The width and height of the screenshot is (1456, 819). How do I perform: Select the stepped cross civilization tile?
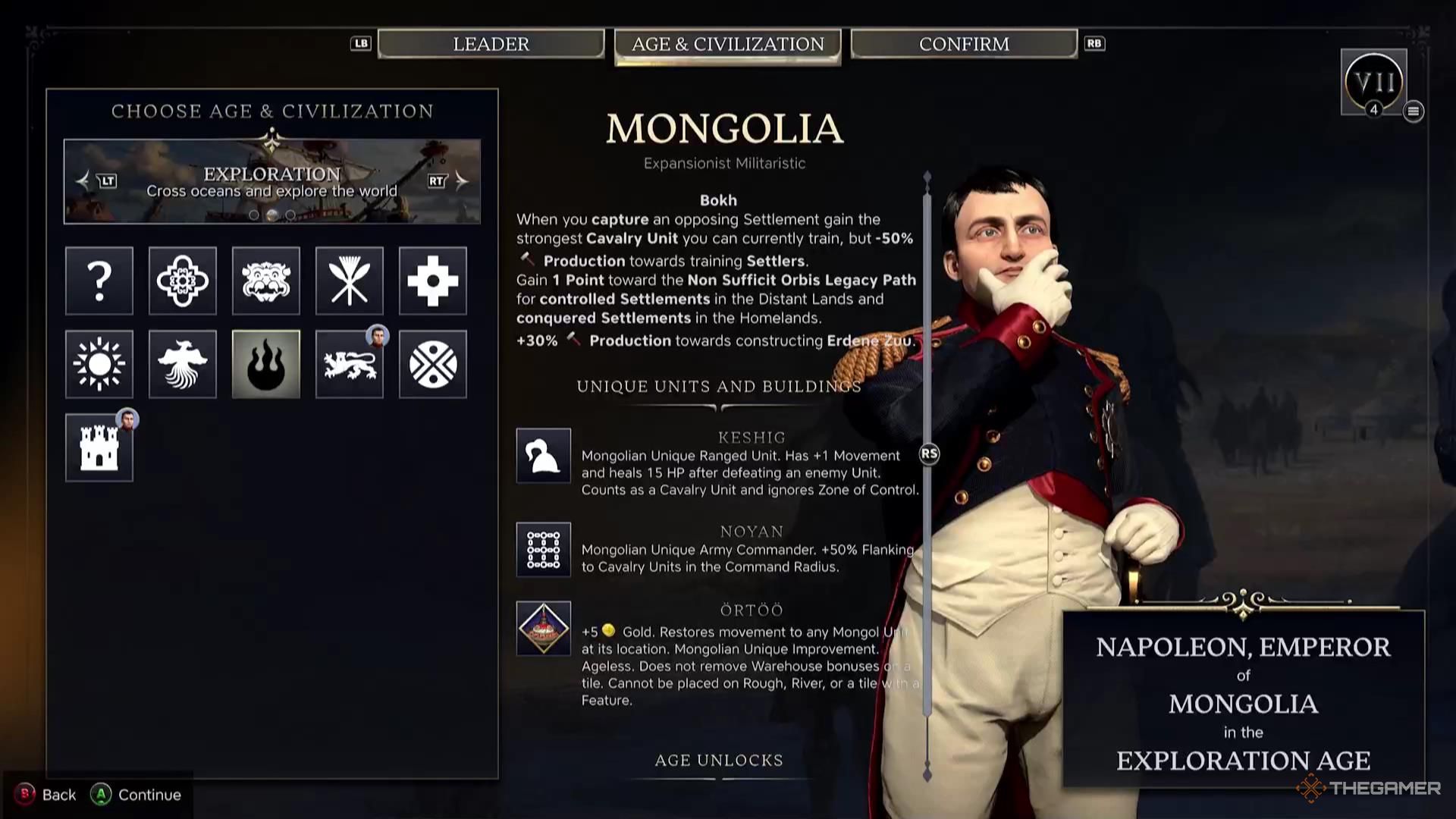[433, 281]
